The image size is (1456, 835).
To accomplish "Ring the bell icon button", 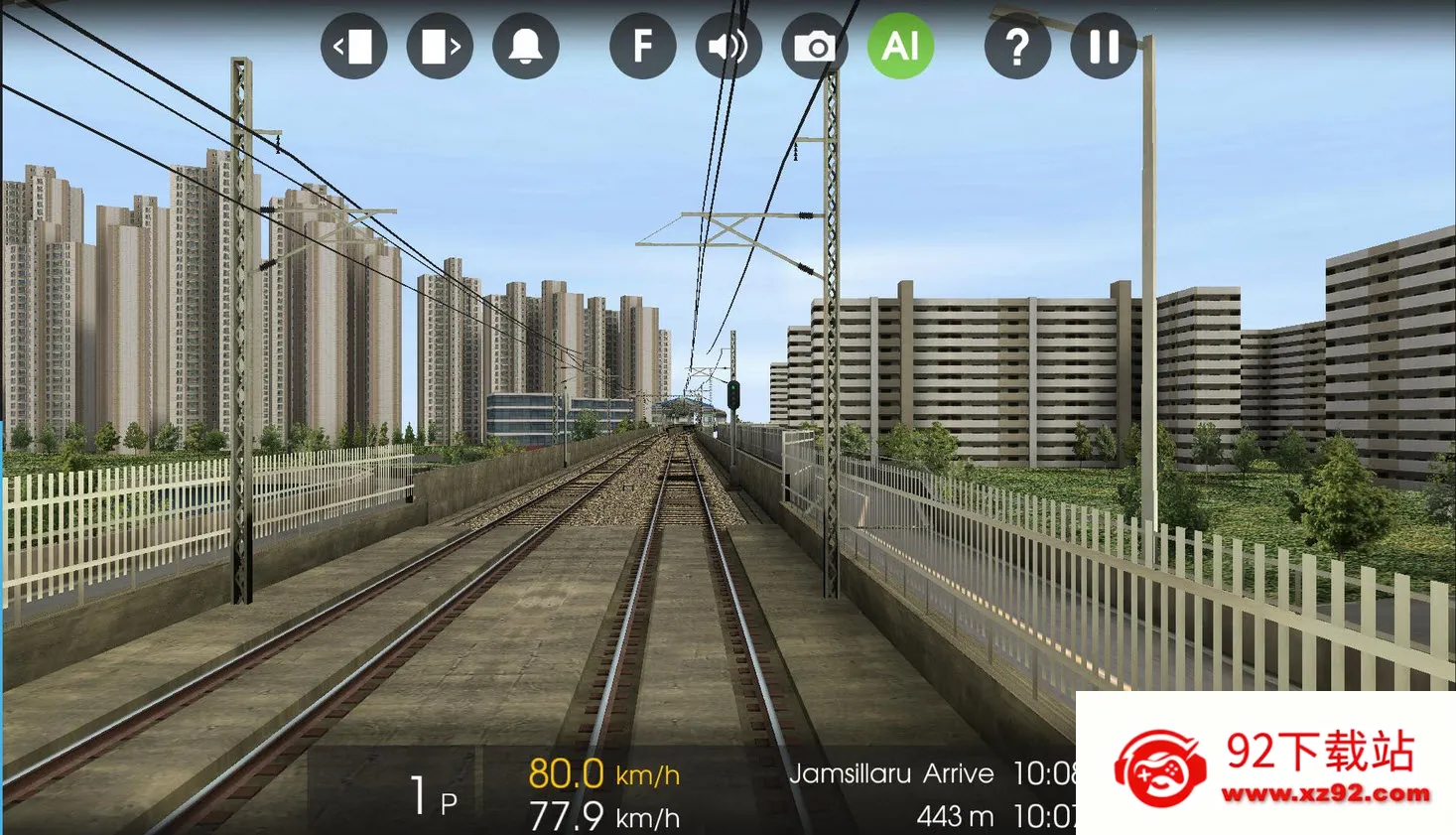I will tap(526, 46).
